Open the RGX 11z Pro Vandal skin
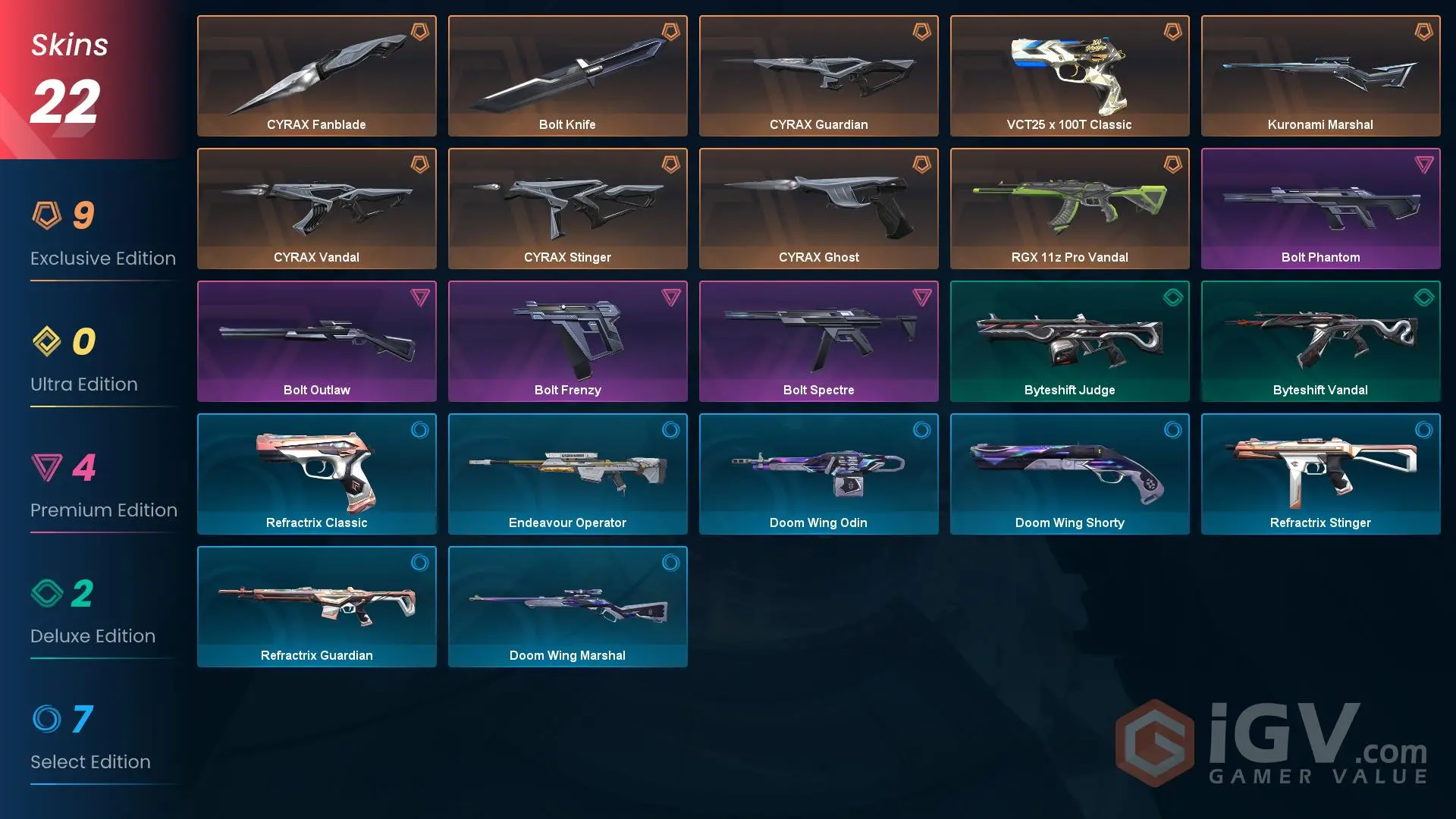 point(1069,209)
